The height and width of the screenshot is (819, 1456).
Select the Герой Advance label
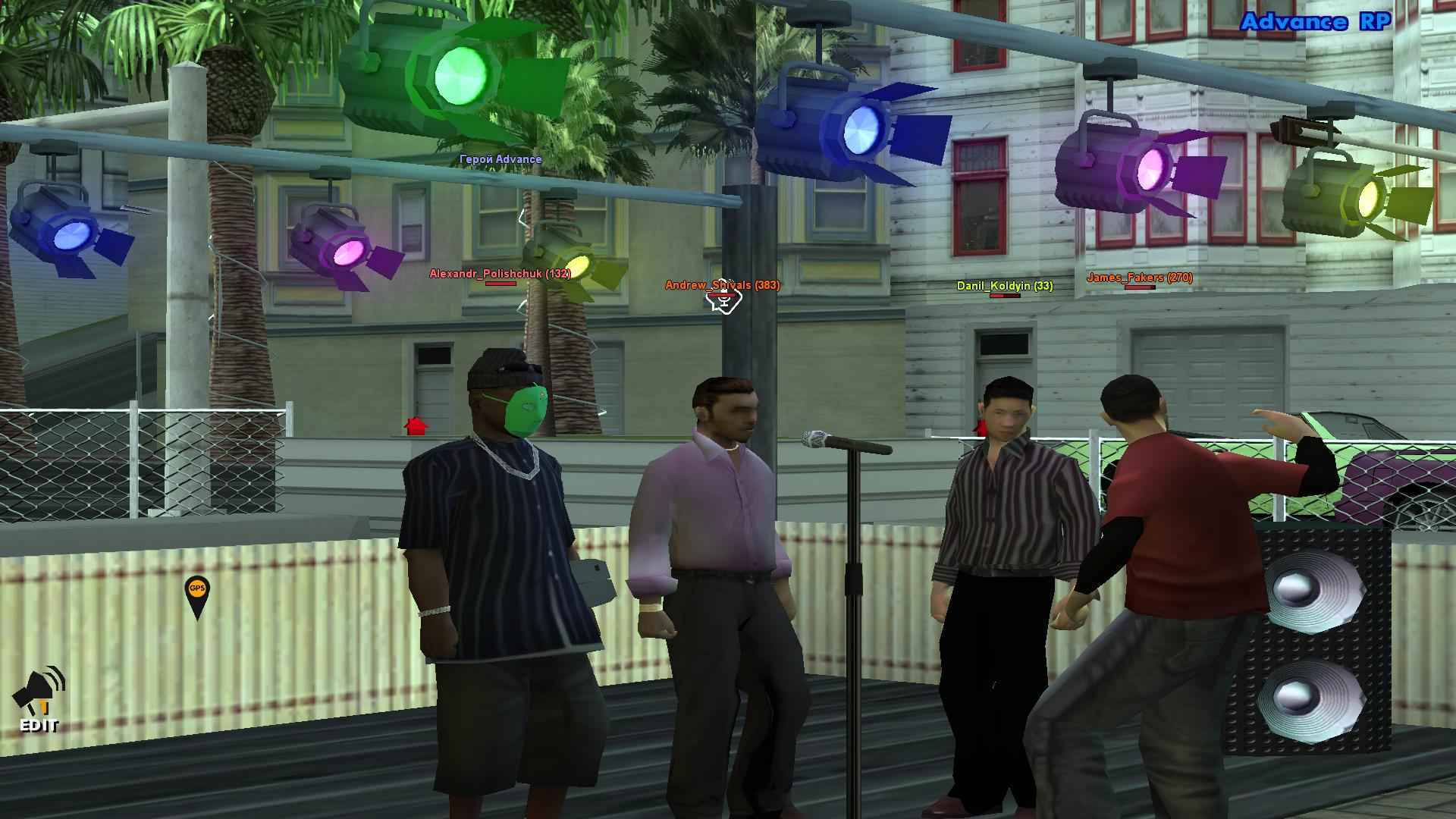pyautogui.click(x=500, y=160)
